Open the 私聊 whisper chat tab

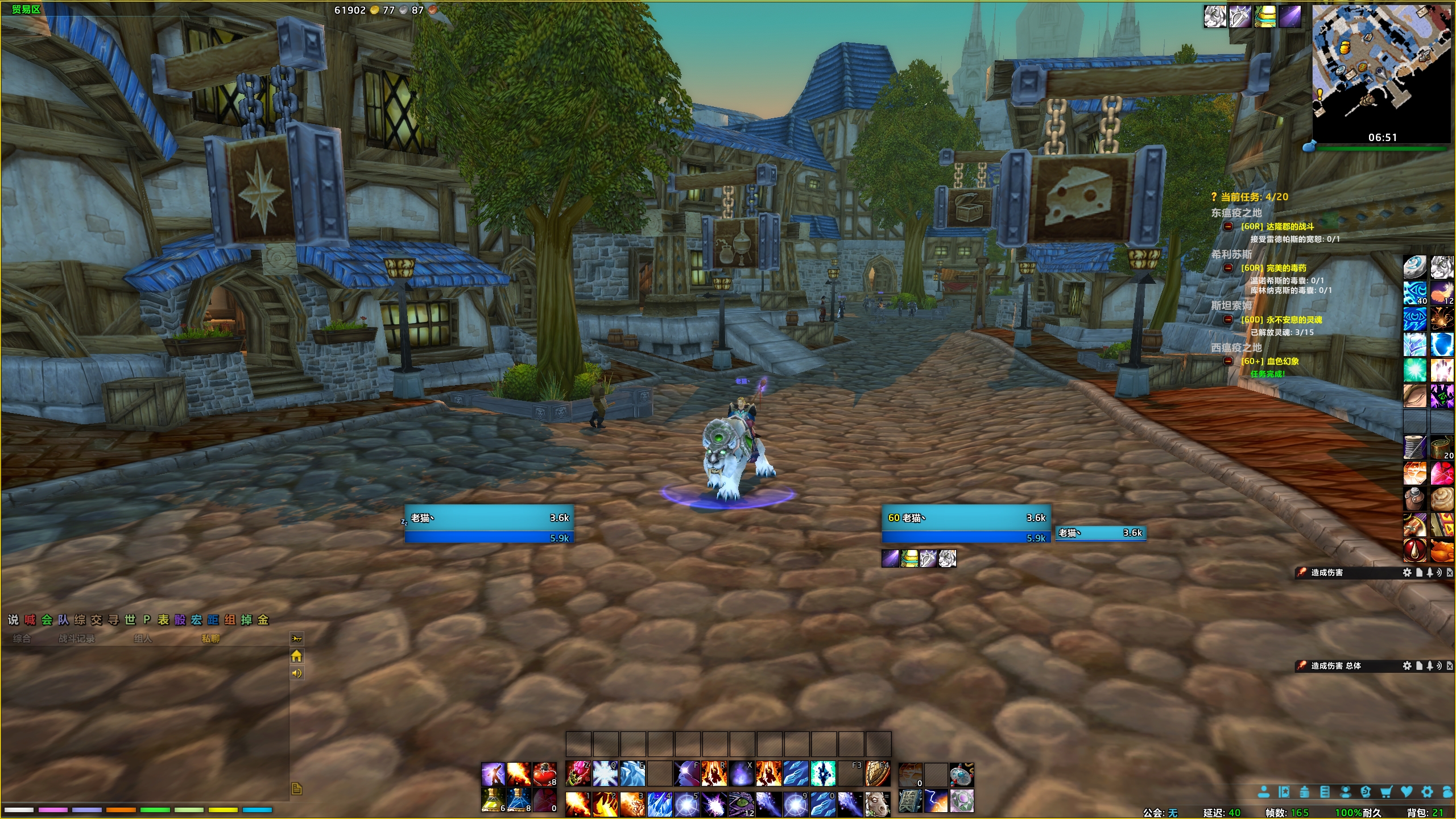pos(210,639)
